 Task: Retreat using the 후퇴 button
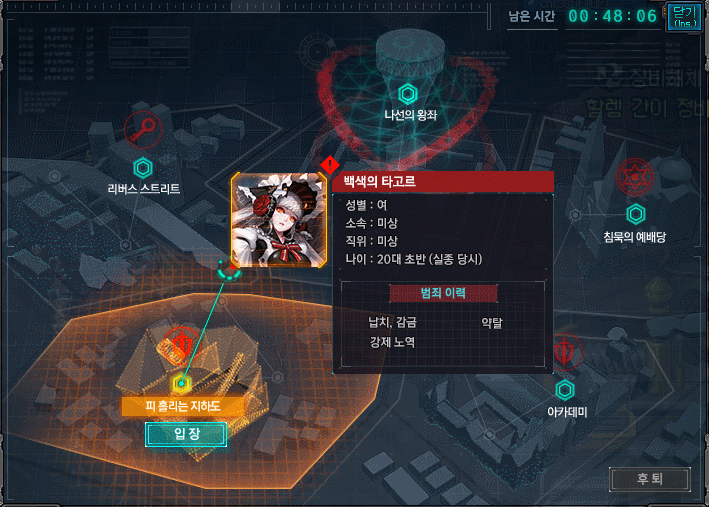(x=649, y=479)
